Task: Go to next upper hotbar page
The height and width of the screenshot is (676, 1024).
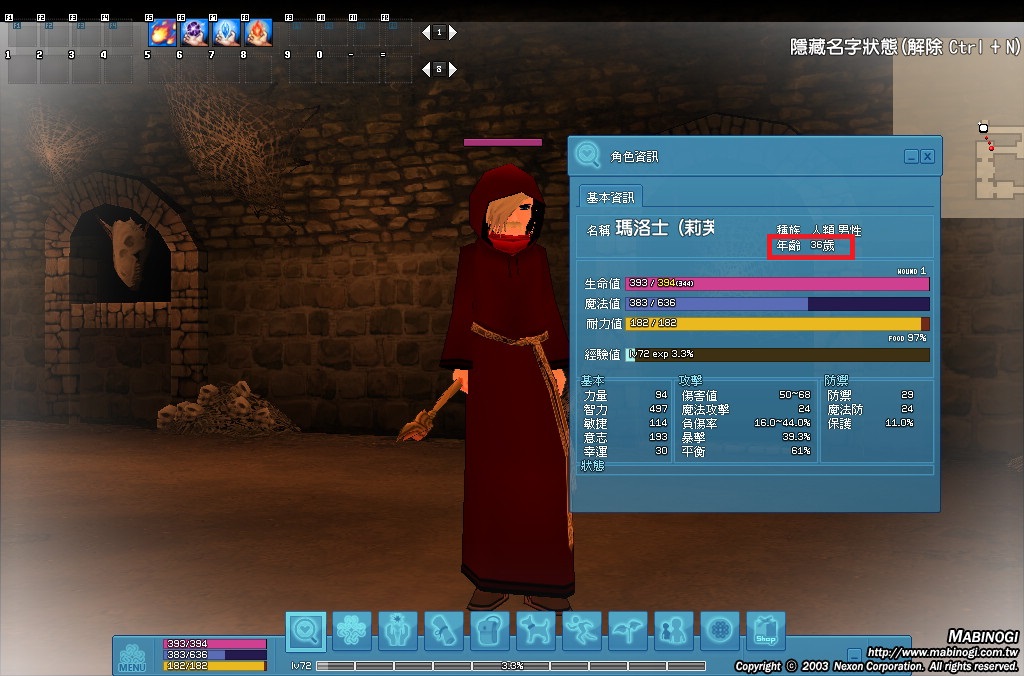Action: pos(453,33)
